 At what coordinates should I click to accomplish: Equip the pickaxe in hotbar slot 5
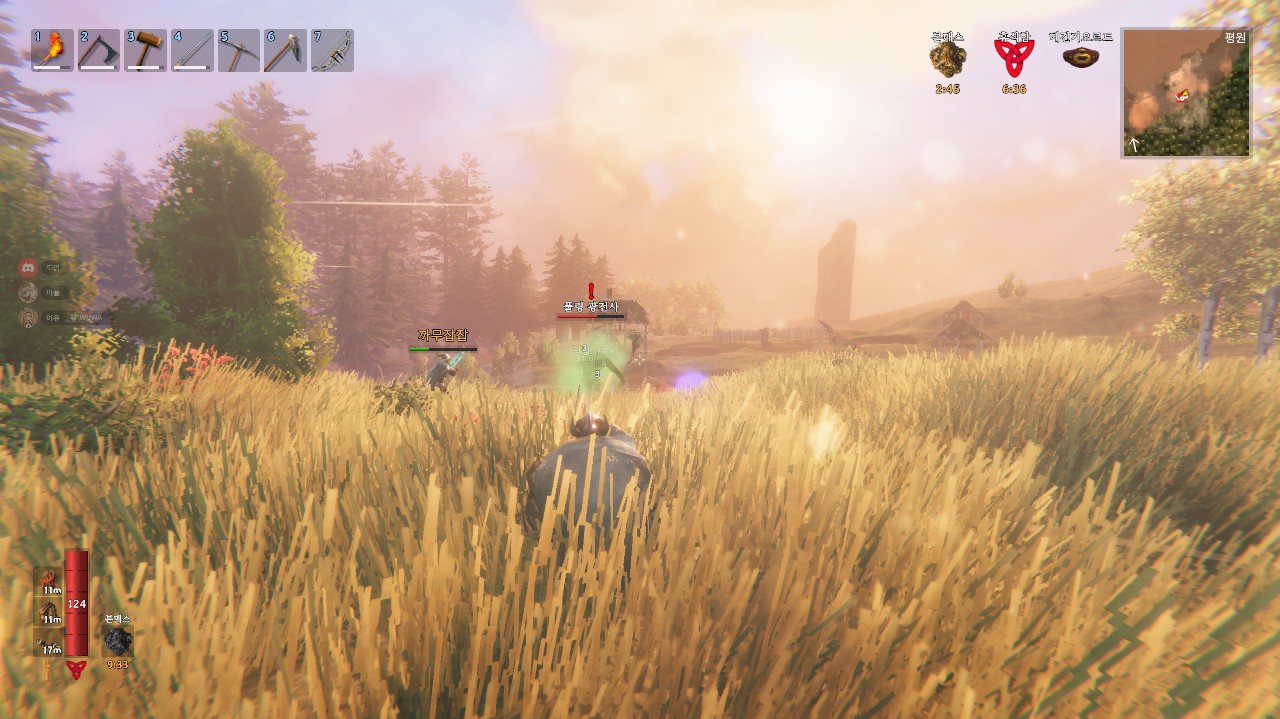tap(238, 50)
